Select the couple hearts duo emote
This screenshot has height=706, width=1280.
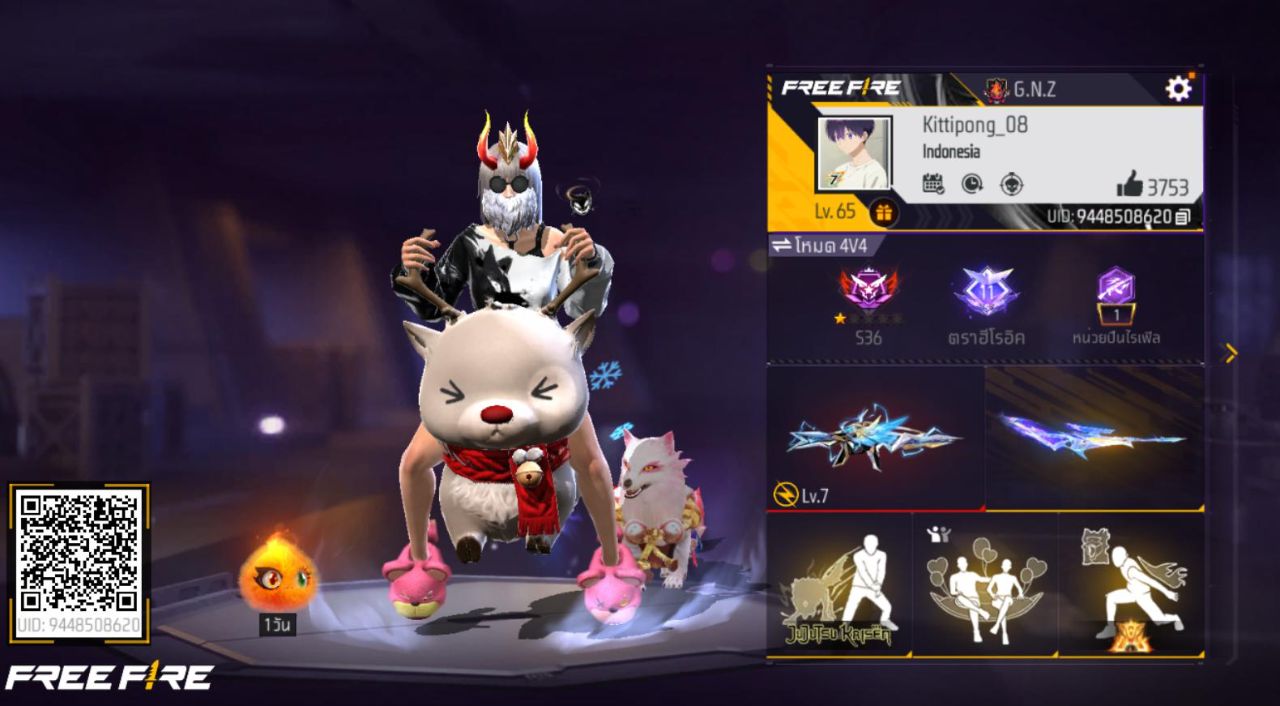point(985,585)
